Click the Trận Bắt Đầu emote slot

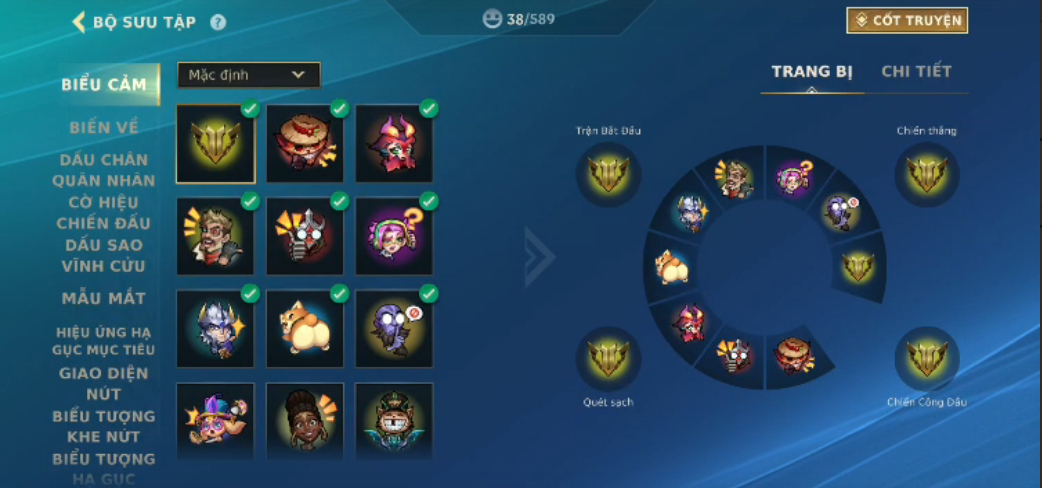coord(608,176)
